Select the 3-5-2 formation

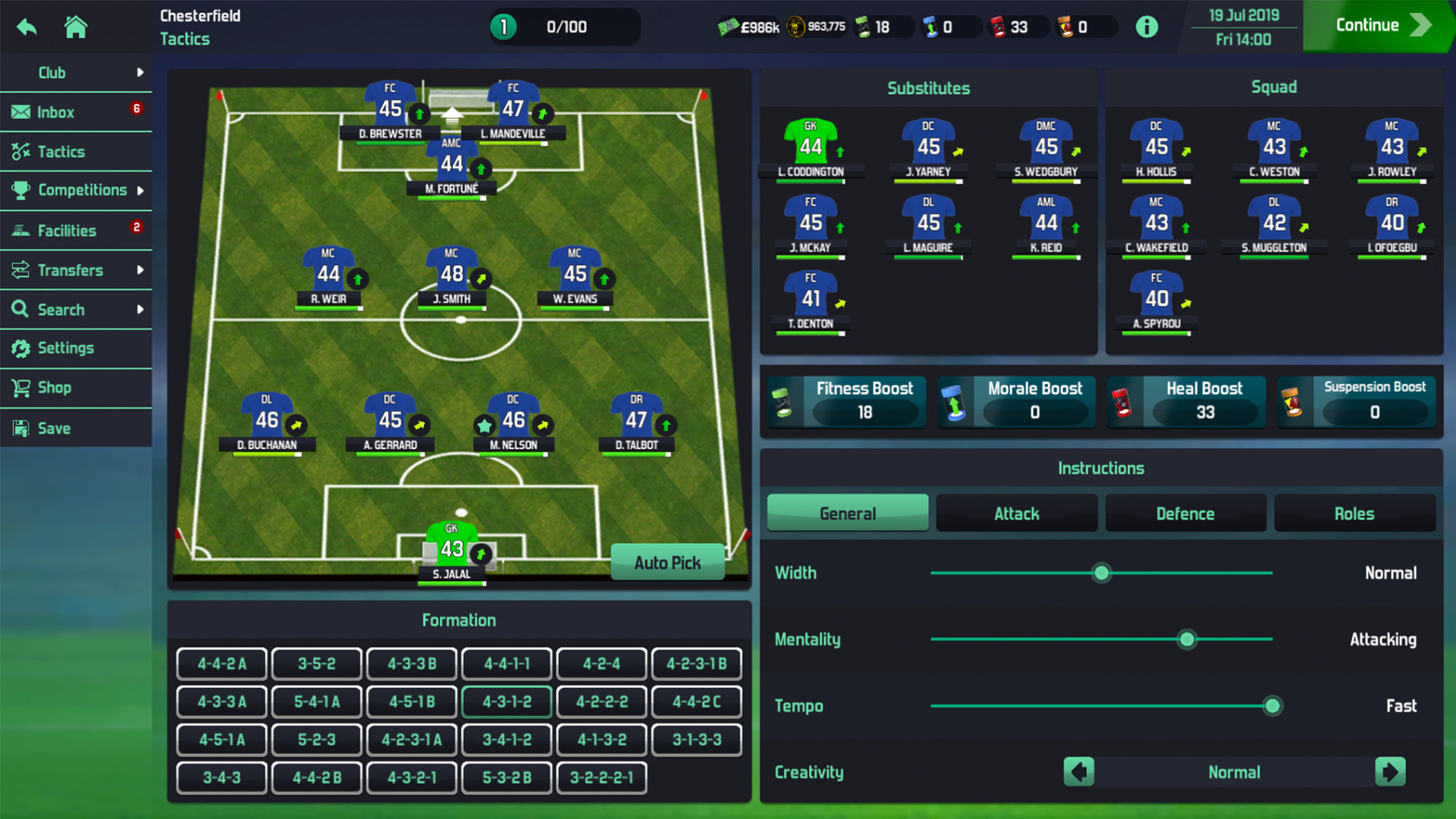(x=316, y=663)
